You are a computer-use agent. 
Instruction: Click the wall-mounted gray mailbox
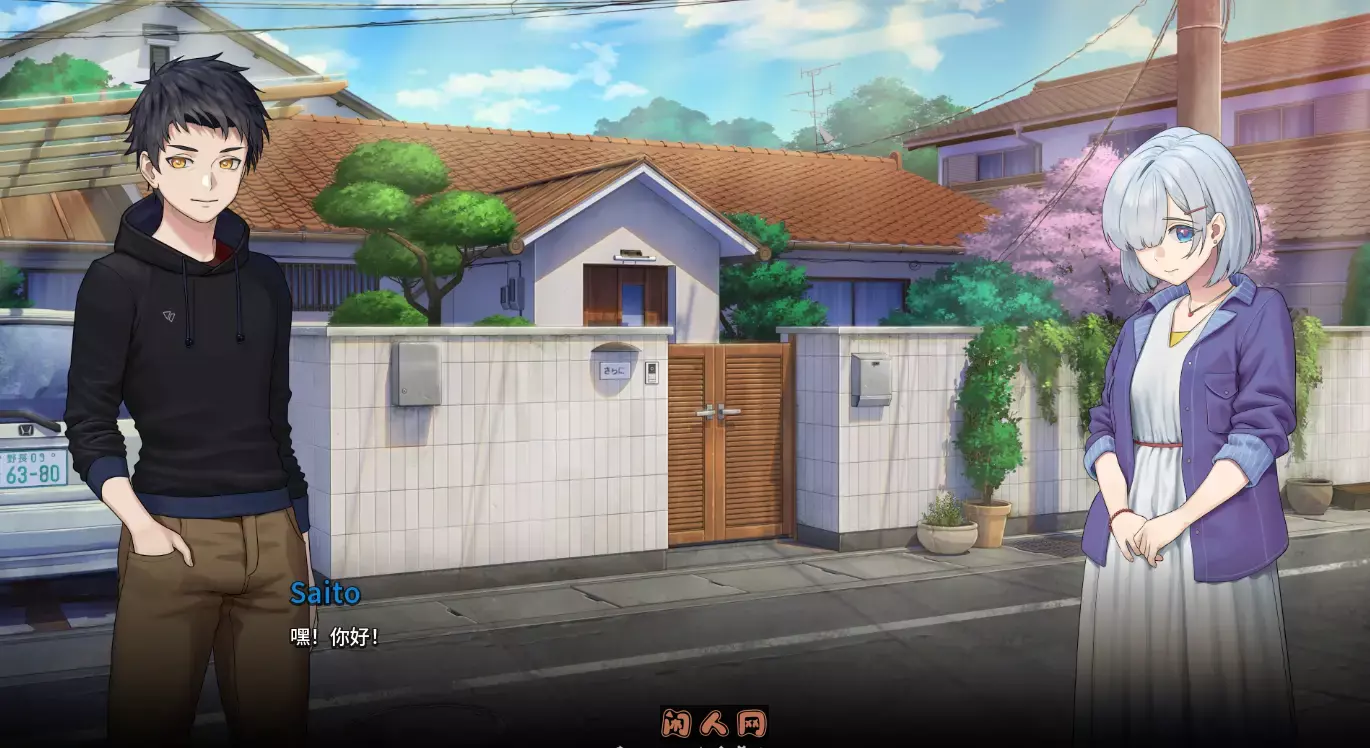pos(871,381)
